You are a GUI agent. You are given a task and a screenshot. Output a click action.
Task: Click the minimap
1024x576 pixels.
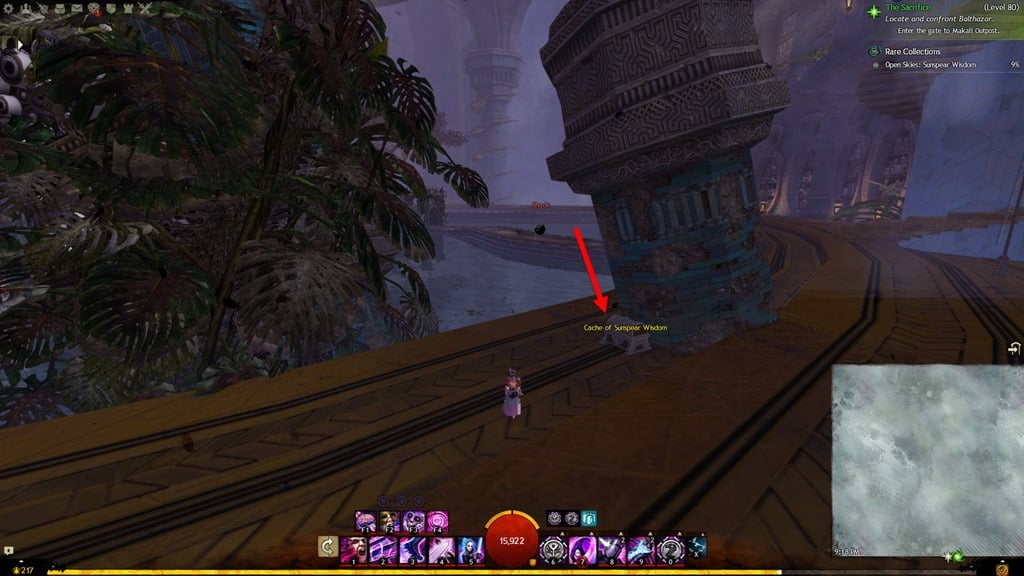point(927,459)
